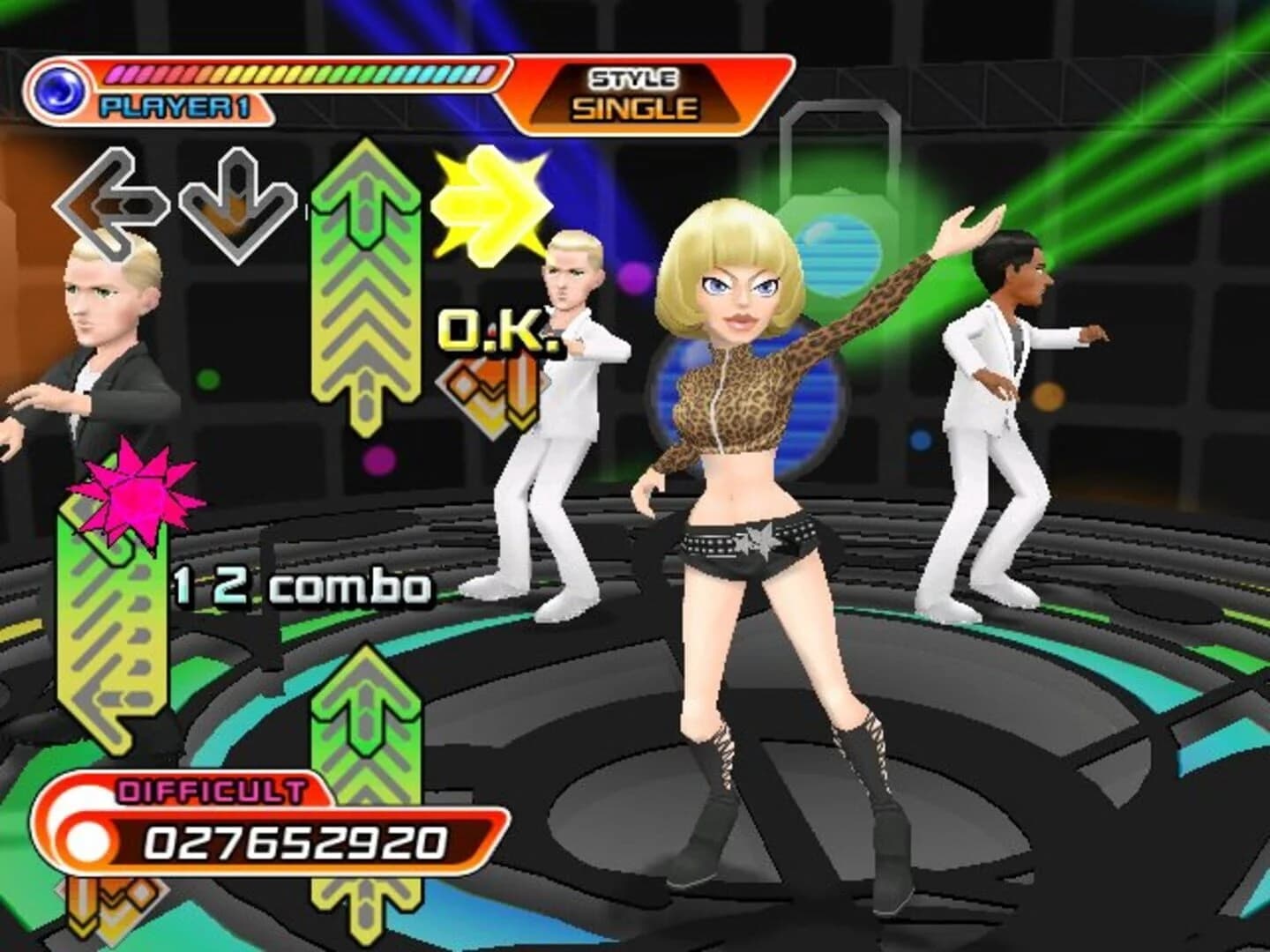Click the yellow right arrow being hit
Screen dimensions: 1270x952
click(x=489, y=203)
